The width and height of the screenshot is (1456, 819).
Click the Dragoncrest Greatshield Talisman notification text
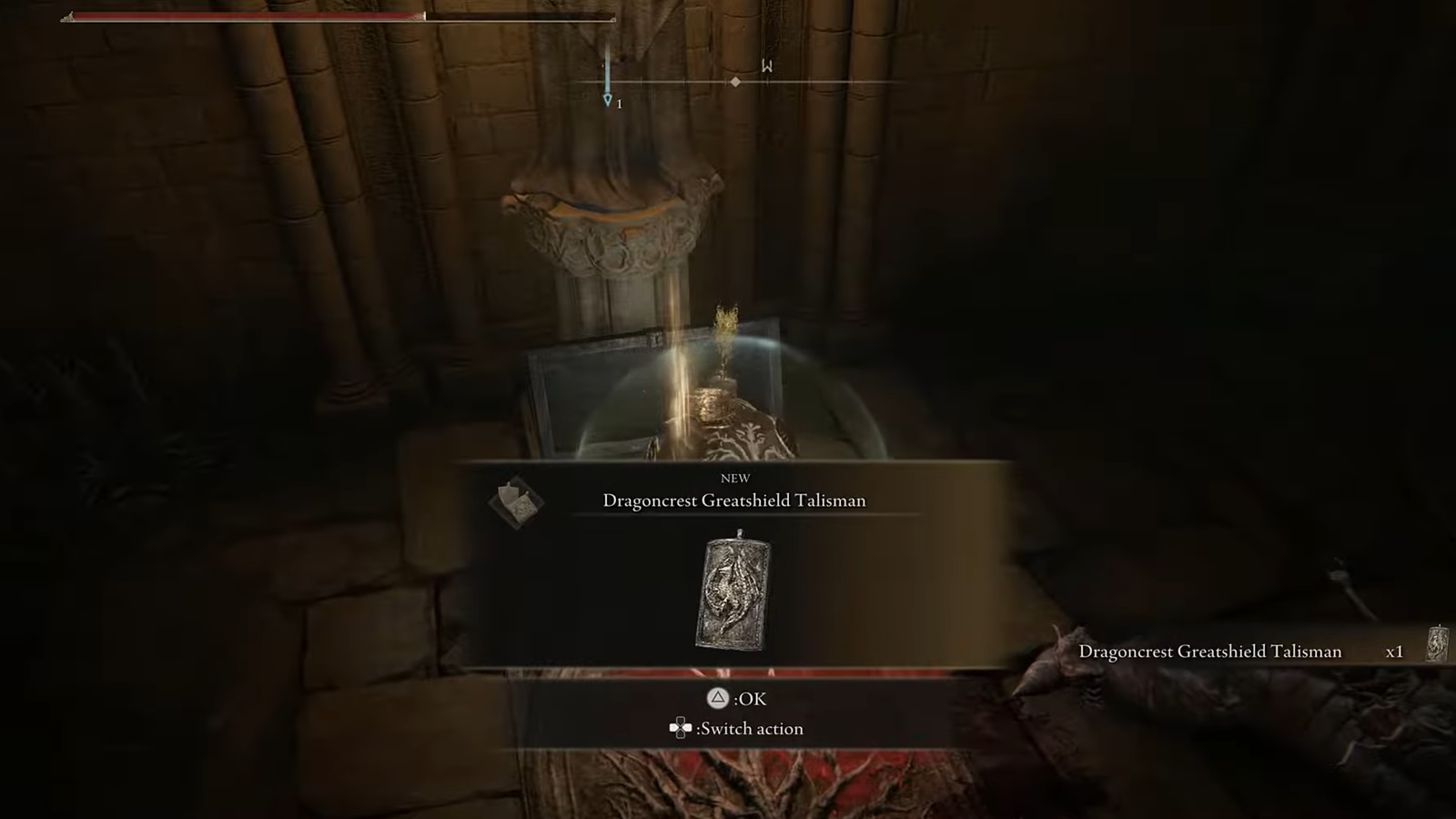tap(1209, 652)
